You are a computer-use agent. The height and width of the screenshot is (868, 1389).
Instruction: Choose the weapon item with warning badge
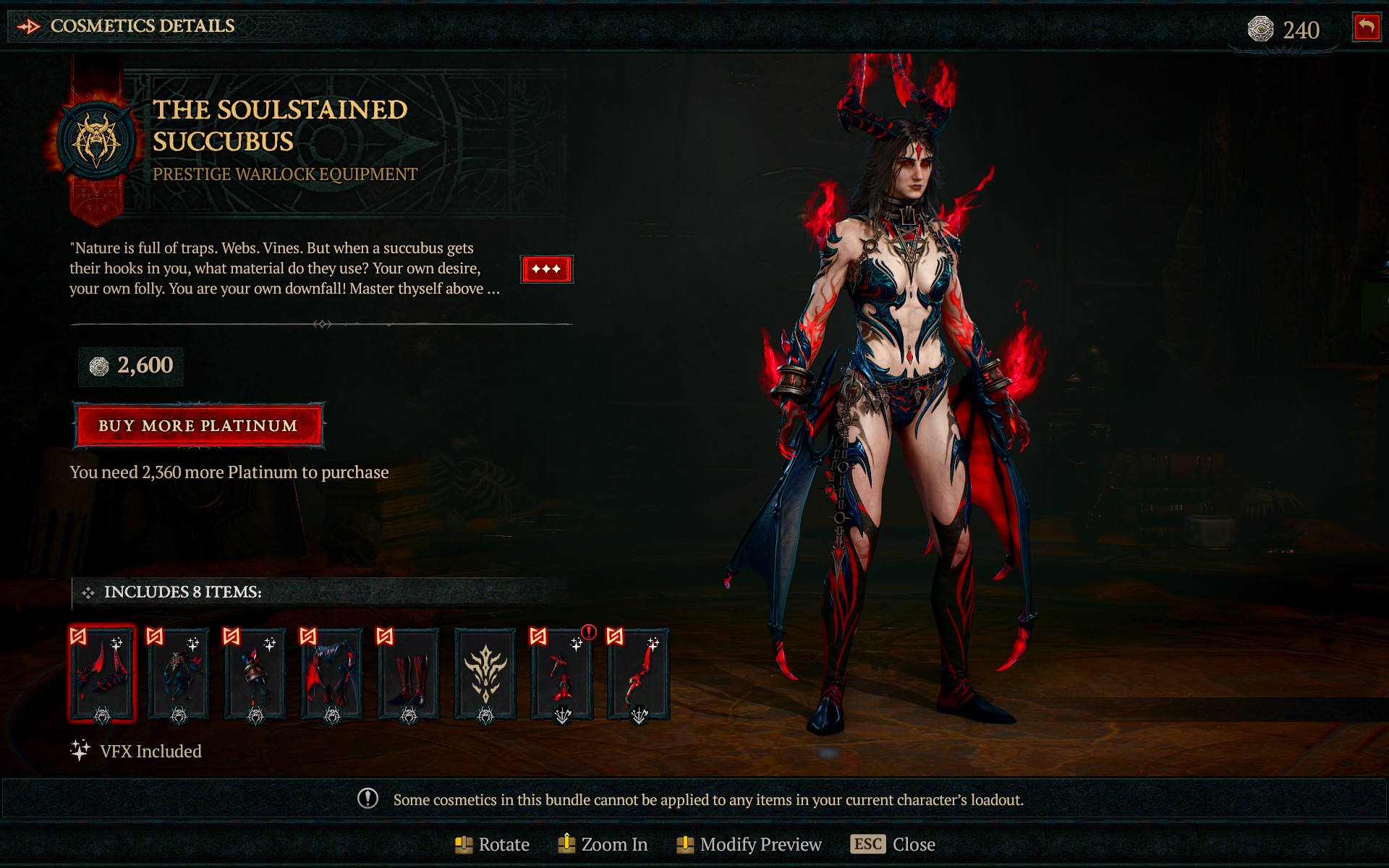[562, 674]
